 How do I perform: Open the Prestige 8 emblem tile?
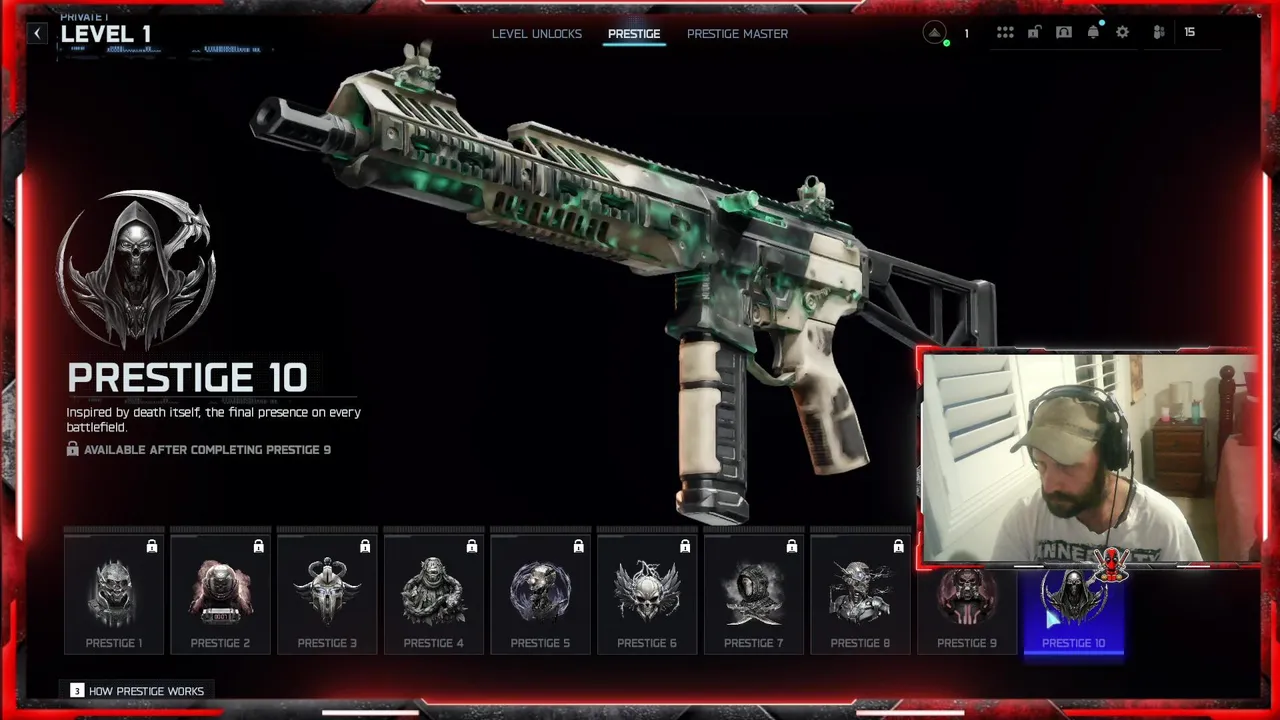coord(860,593)
